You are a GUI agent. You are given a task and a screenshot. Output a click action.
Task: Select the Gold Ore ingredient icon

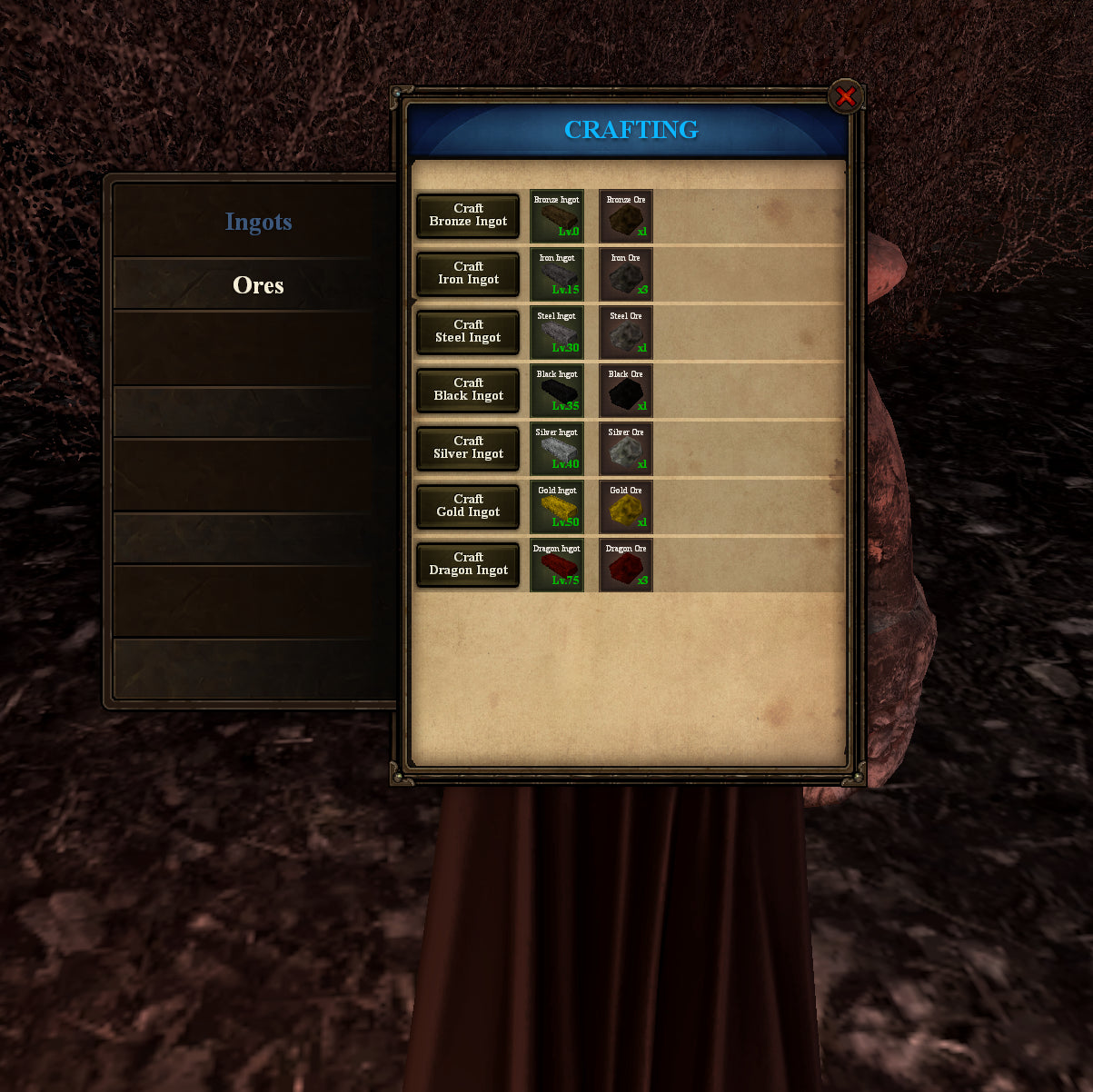point(626,507)
